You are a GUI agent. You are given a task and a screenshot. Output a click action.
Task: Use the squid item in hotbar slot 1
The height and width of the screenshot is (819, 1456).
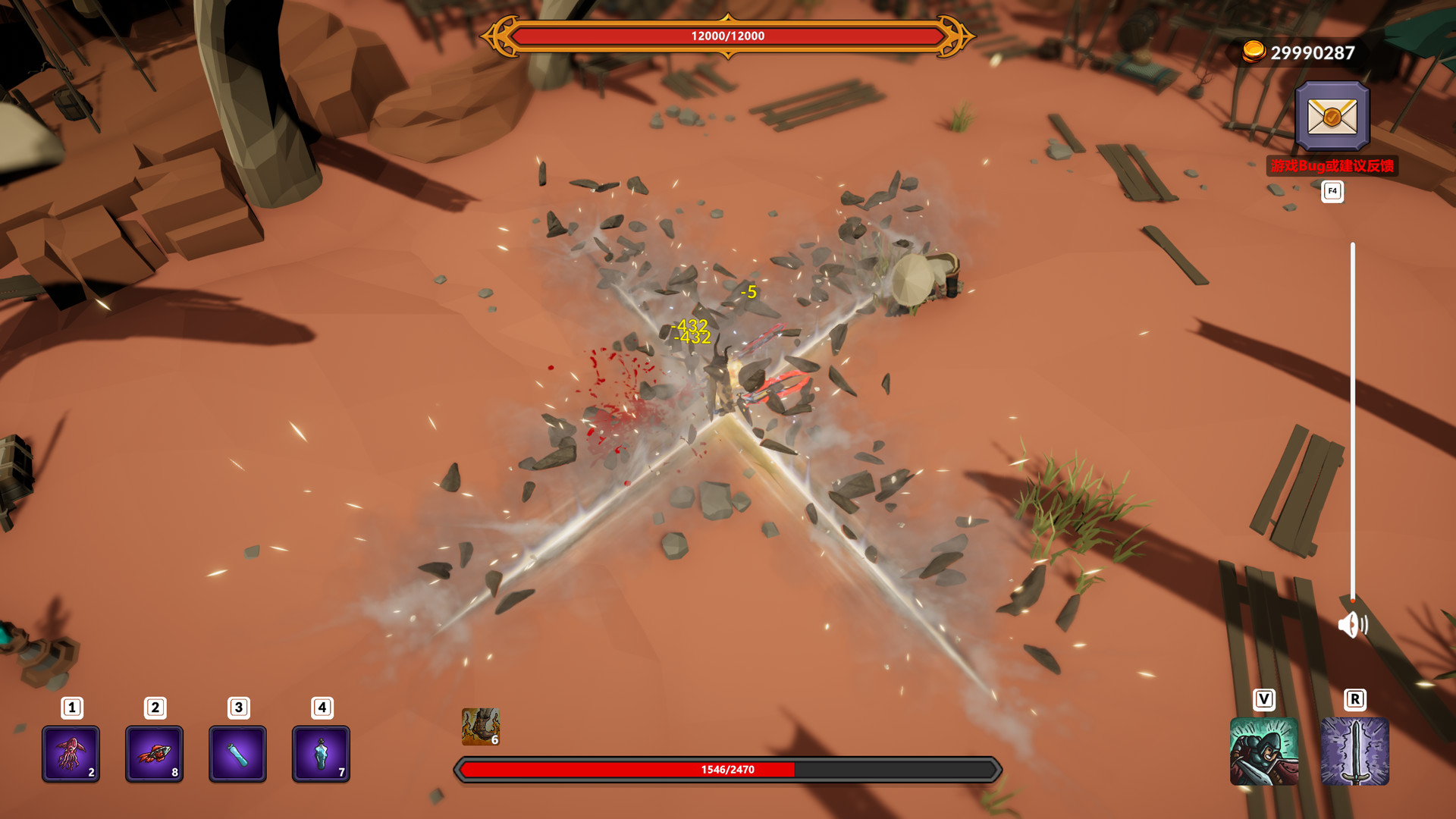tap(71, 754)
